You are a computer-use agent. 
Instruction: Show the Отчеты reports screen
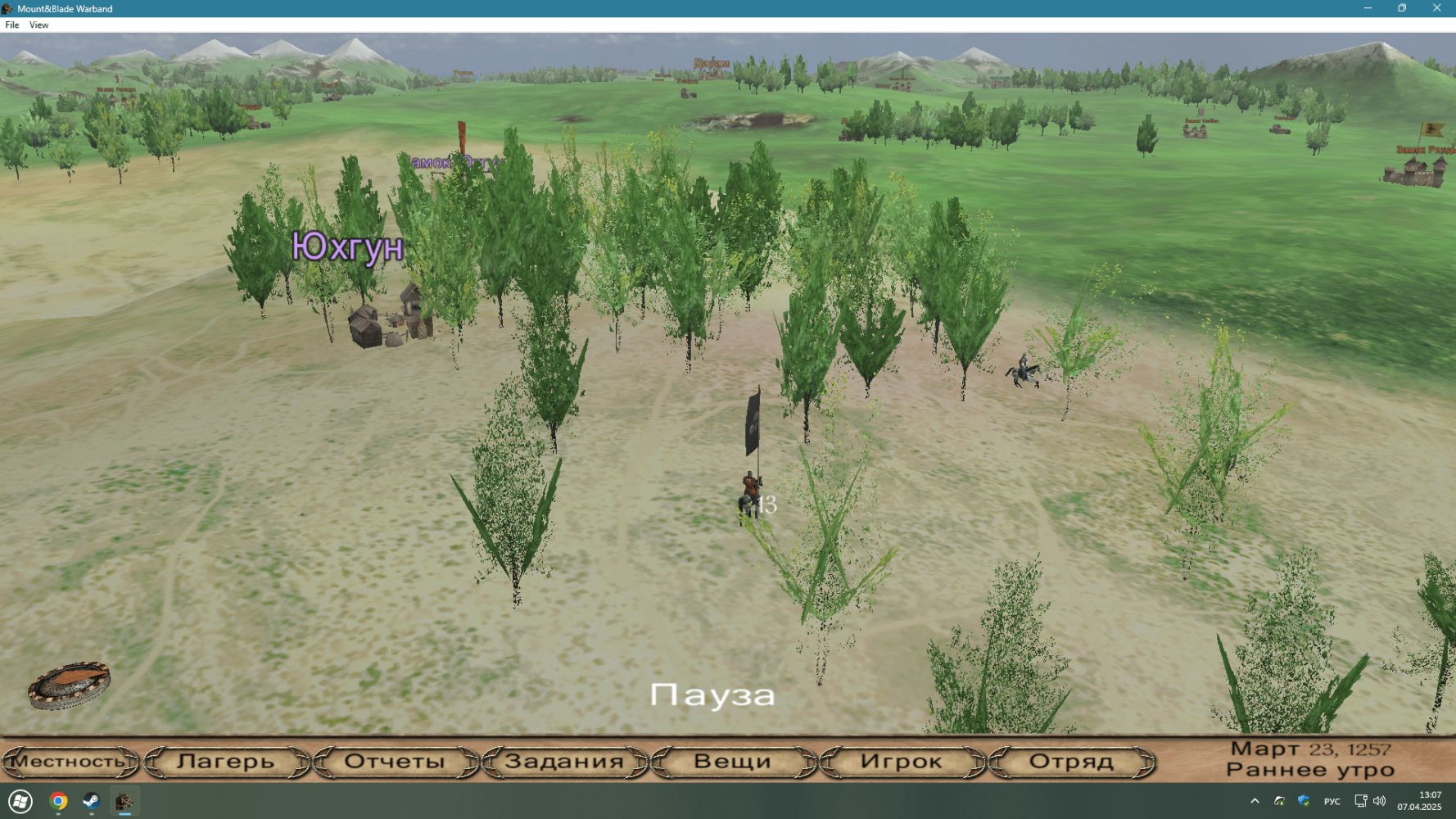click(x=395, y=762)
